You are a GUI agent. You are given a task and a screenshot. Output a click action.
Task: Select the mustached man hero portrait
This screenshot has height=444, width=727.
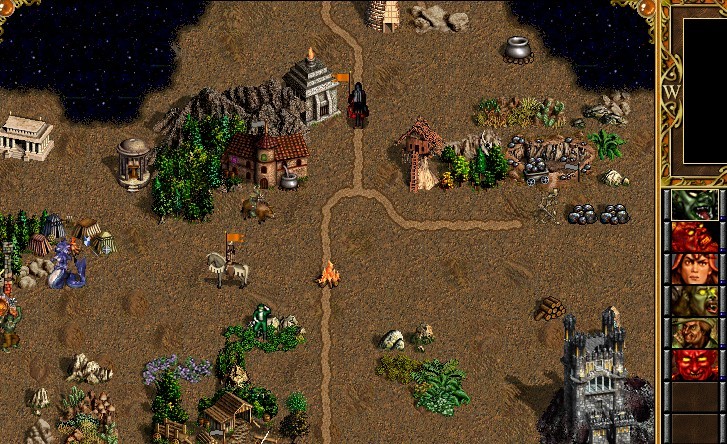[694, 332]
